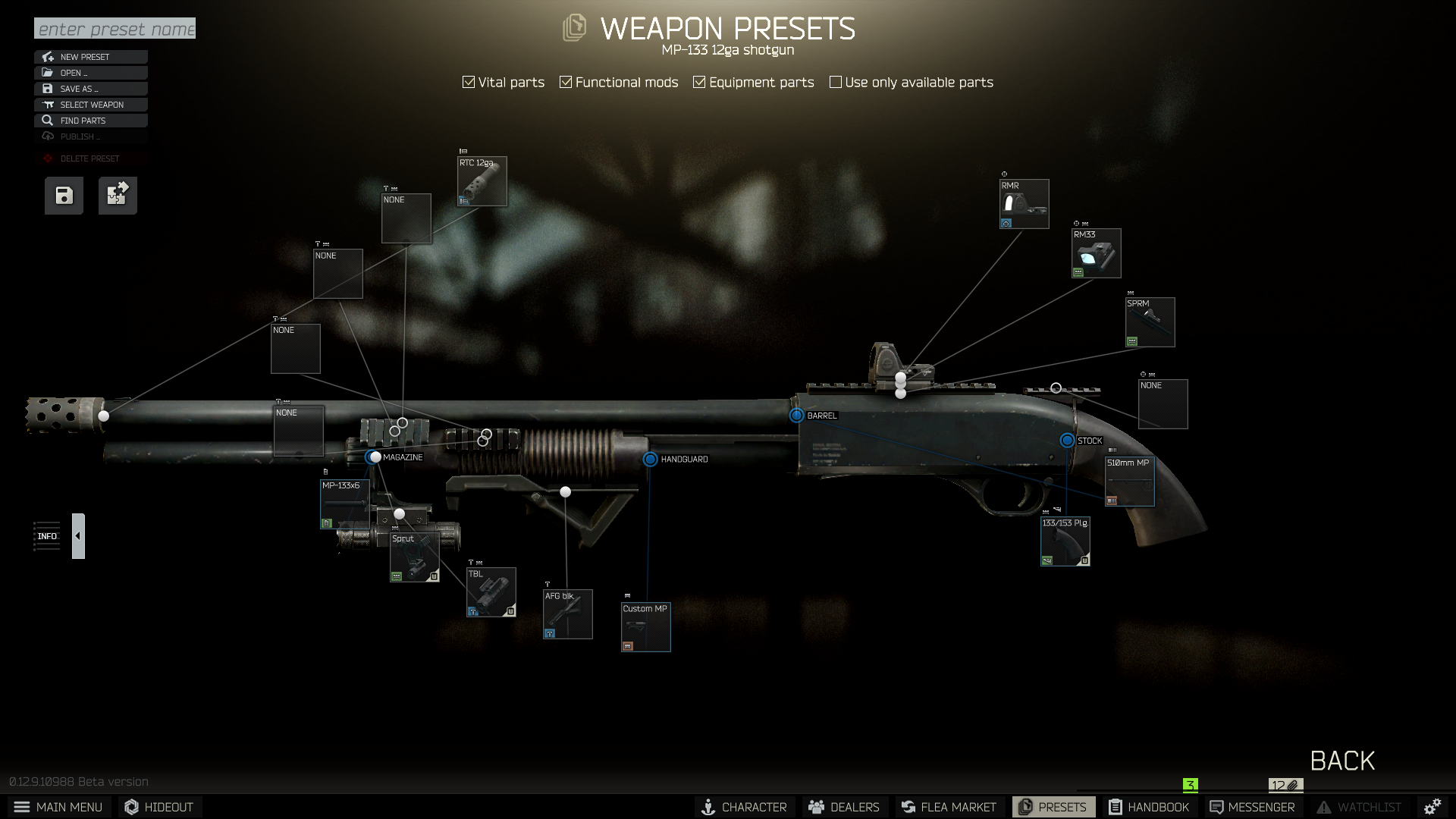The height and width of the screenshot is (819, 1456).
Task: Collapse the INFO panel with its chevron
Action: tap(78, 535)
